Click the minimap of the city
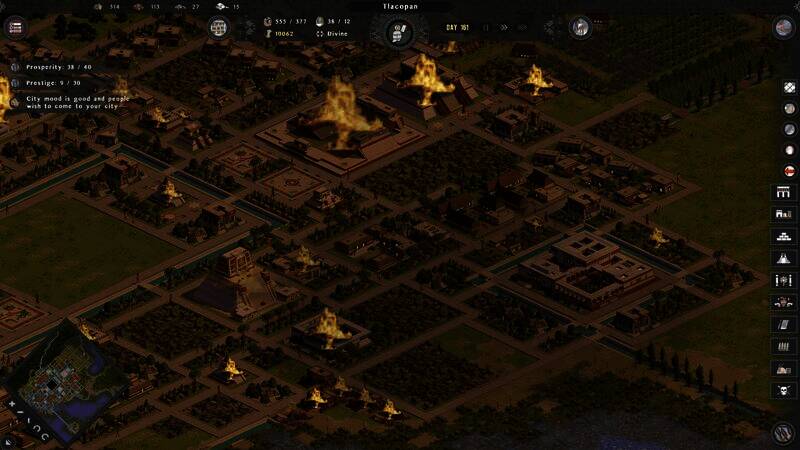 (58, 378)
